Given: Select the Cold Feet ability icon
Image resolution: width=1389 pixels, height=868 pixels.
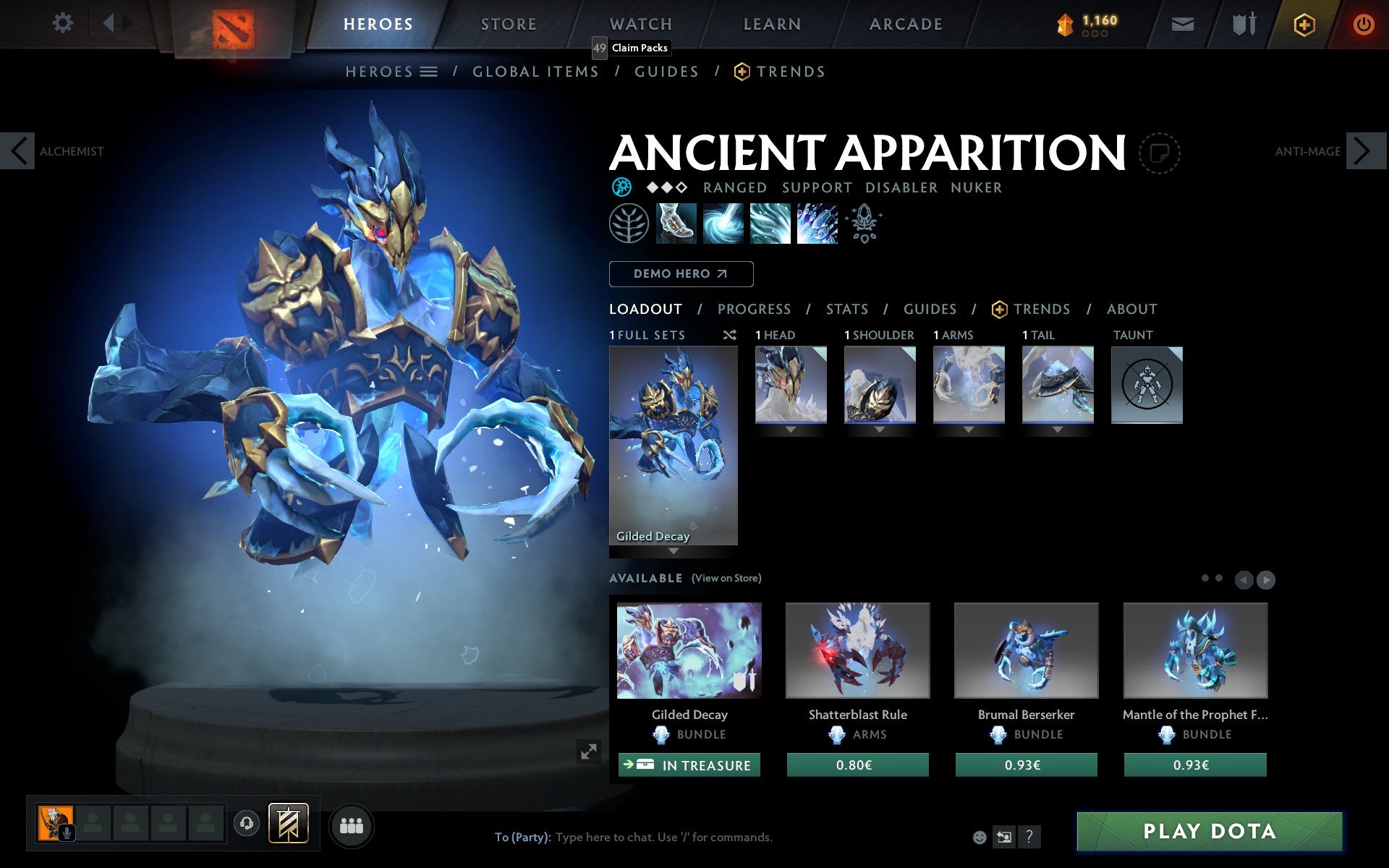Looking at the screenshot, I should pyautogui.click(x=675, y=224).
